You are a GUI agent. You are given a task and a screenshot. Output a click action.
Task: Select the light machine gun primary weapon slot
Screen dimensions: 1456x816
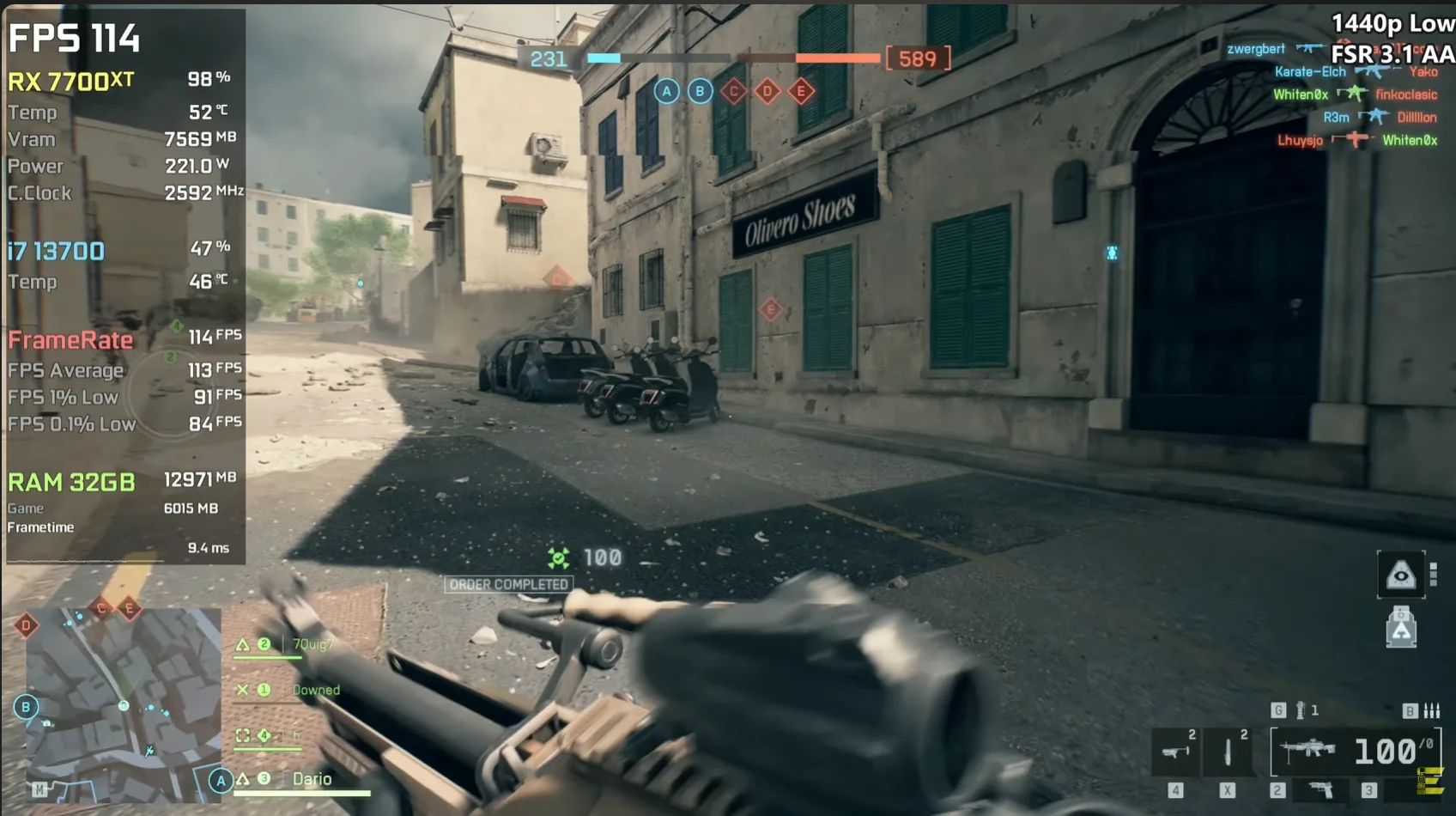(1308, 749)
